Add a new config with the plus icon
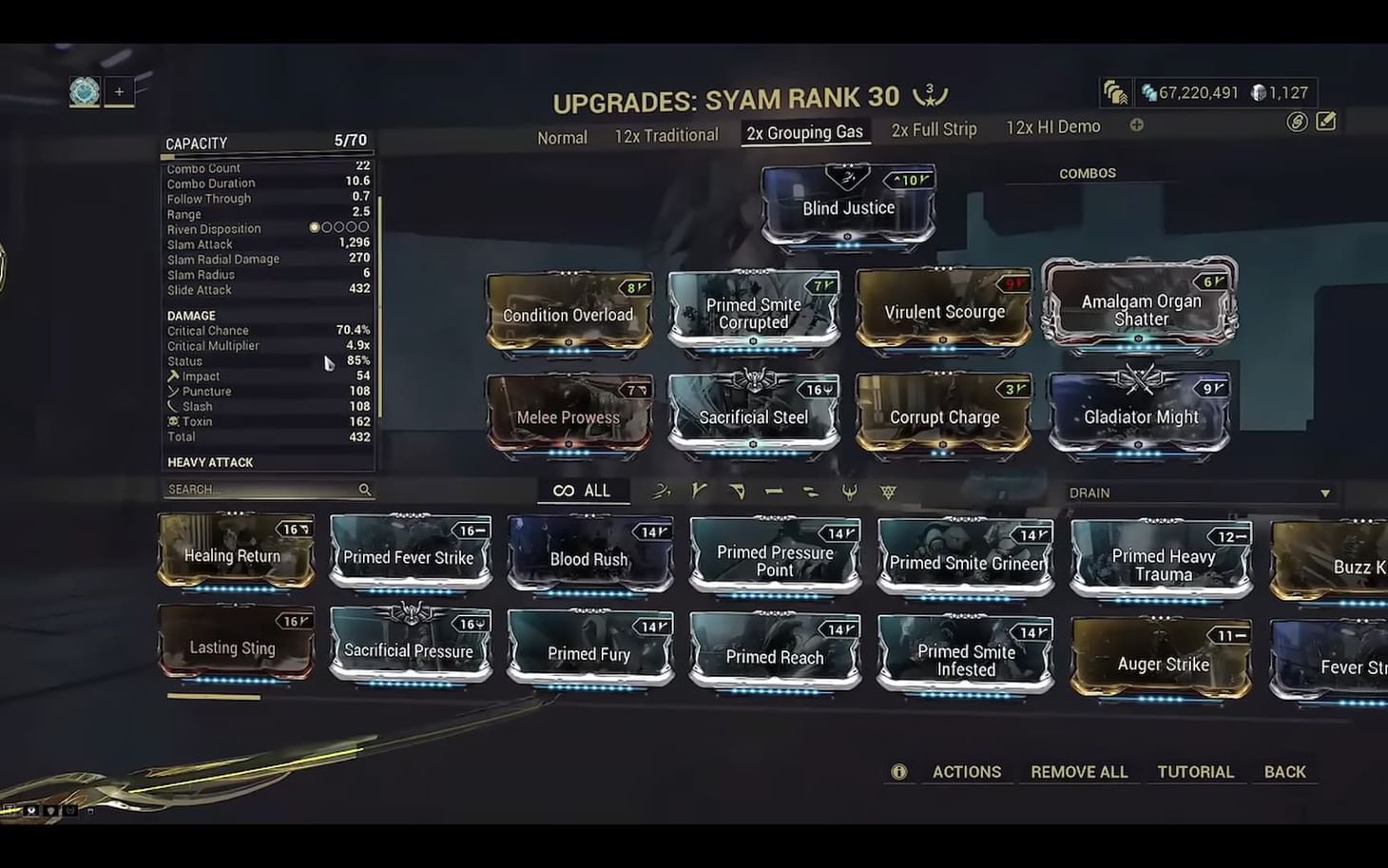This screenshot has width=1388, height=868. 1136,125
